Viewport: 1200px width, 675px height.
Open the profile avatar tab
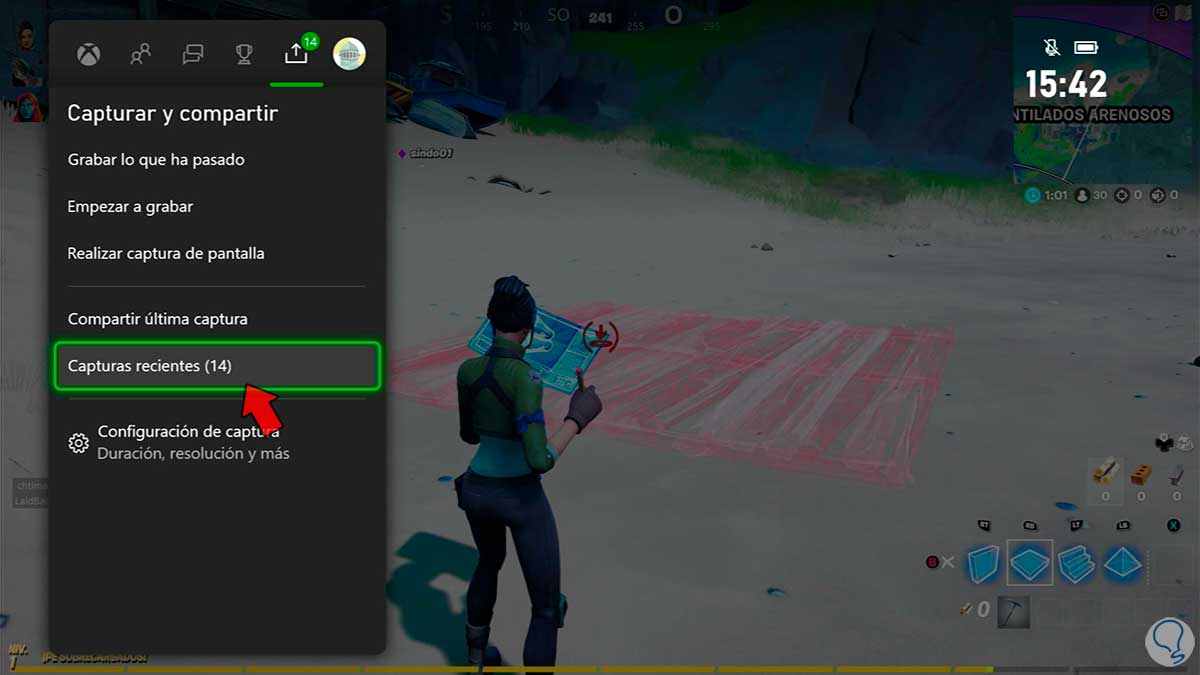click(x=349, y=54)
